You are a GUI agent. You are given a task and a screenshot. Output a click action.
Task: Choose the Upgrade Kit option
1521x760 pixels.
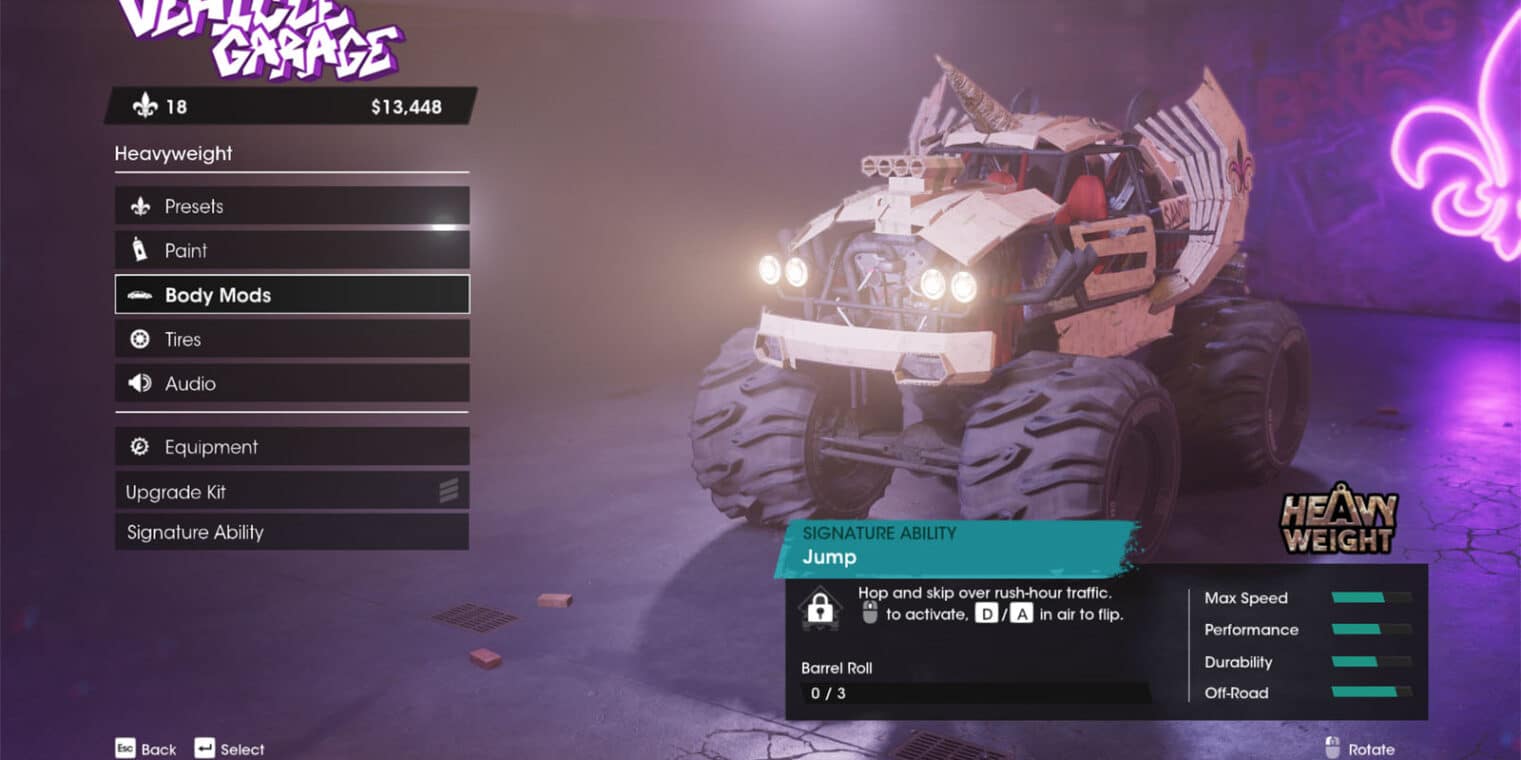coord(291,492)
